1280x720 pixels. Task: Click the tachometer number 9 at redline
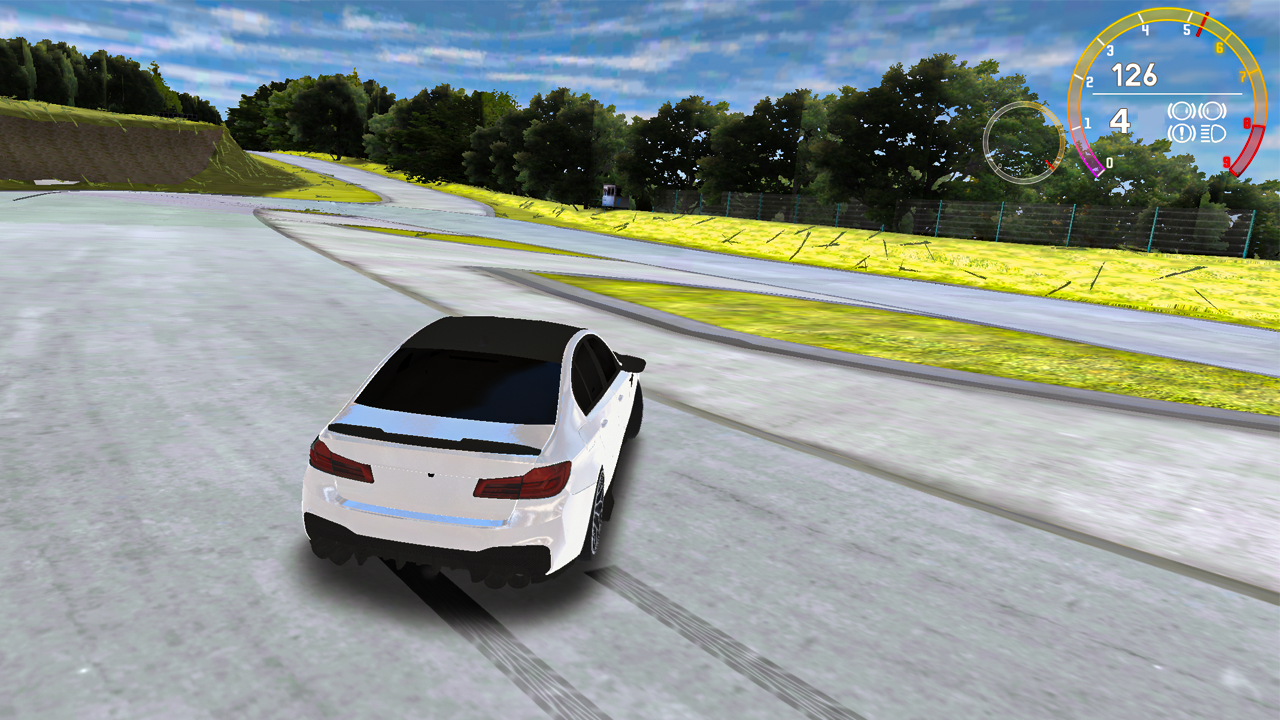tap(1227, 161)
